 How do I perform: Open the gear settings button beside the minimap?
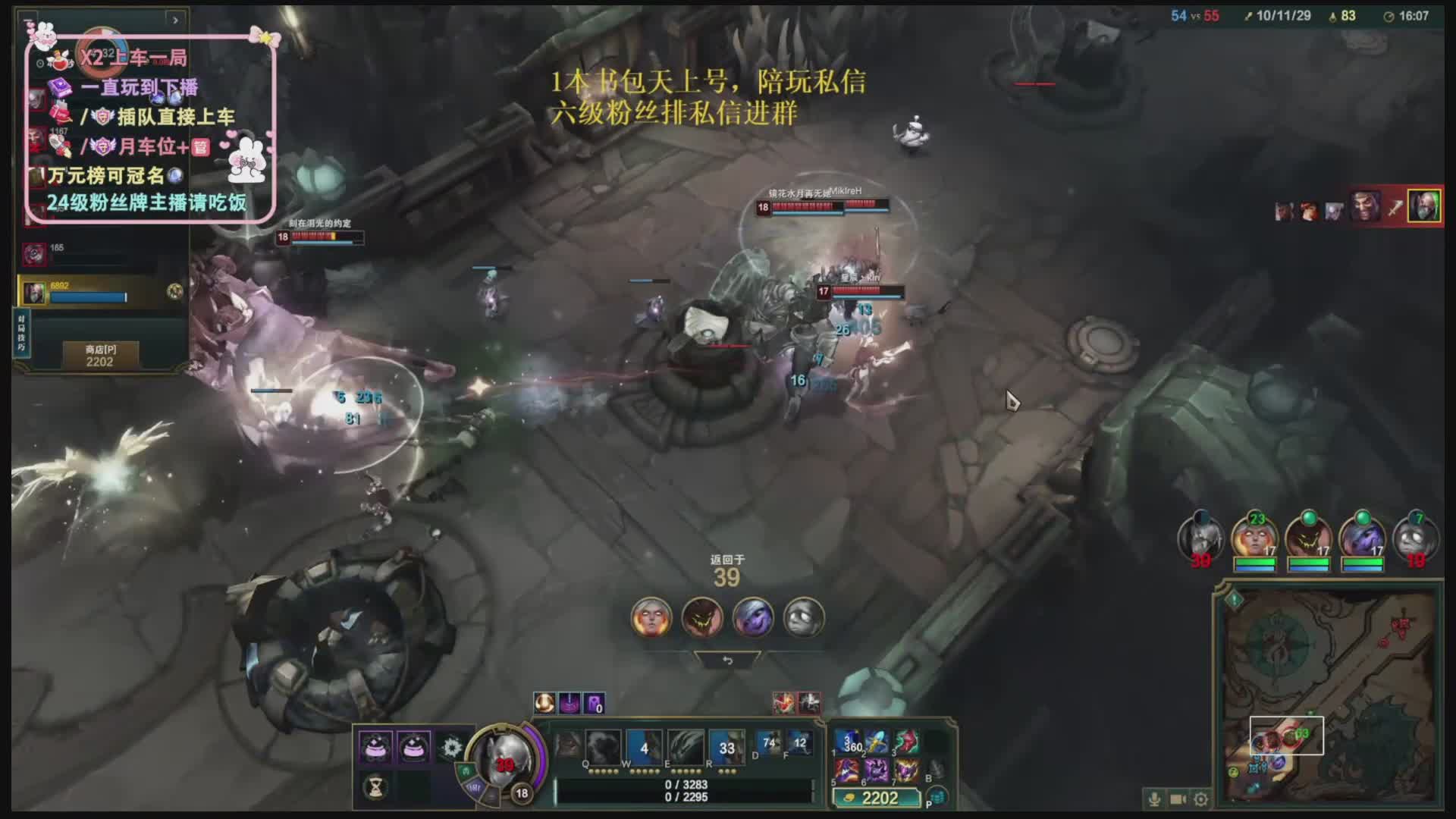tap(1201, 799)
